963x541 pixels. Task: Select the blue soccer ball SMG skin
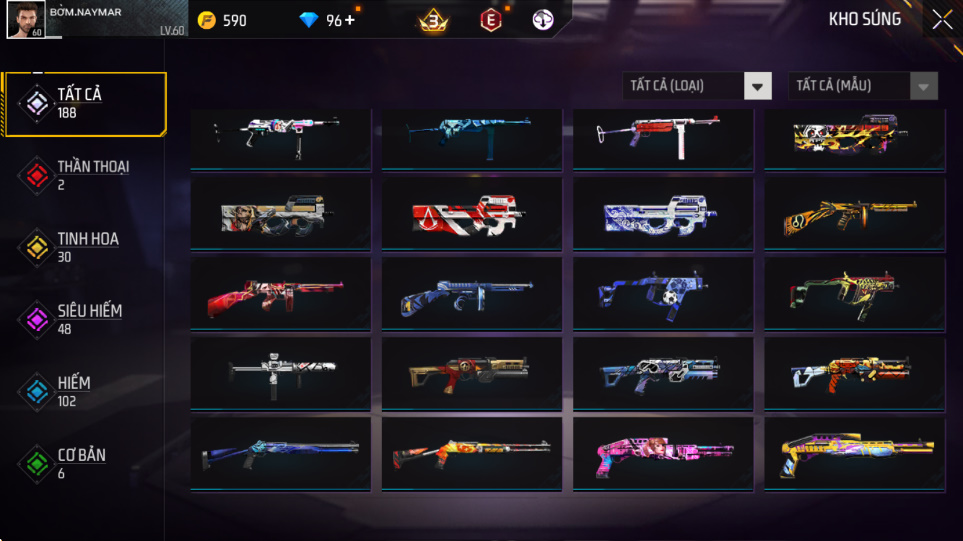pyautogui.click(x=662, y=294)
